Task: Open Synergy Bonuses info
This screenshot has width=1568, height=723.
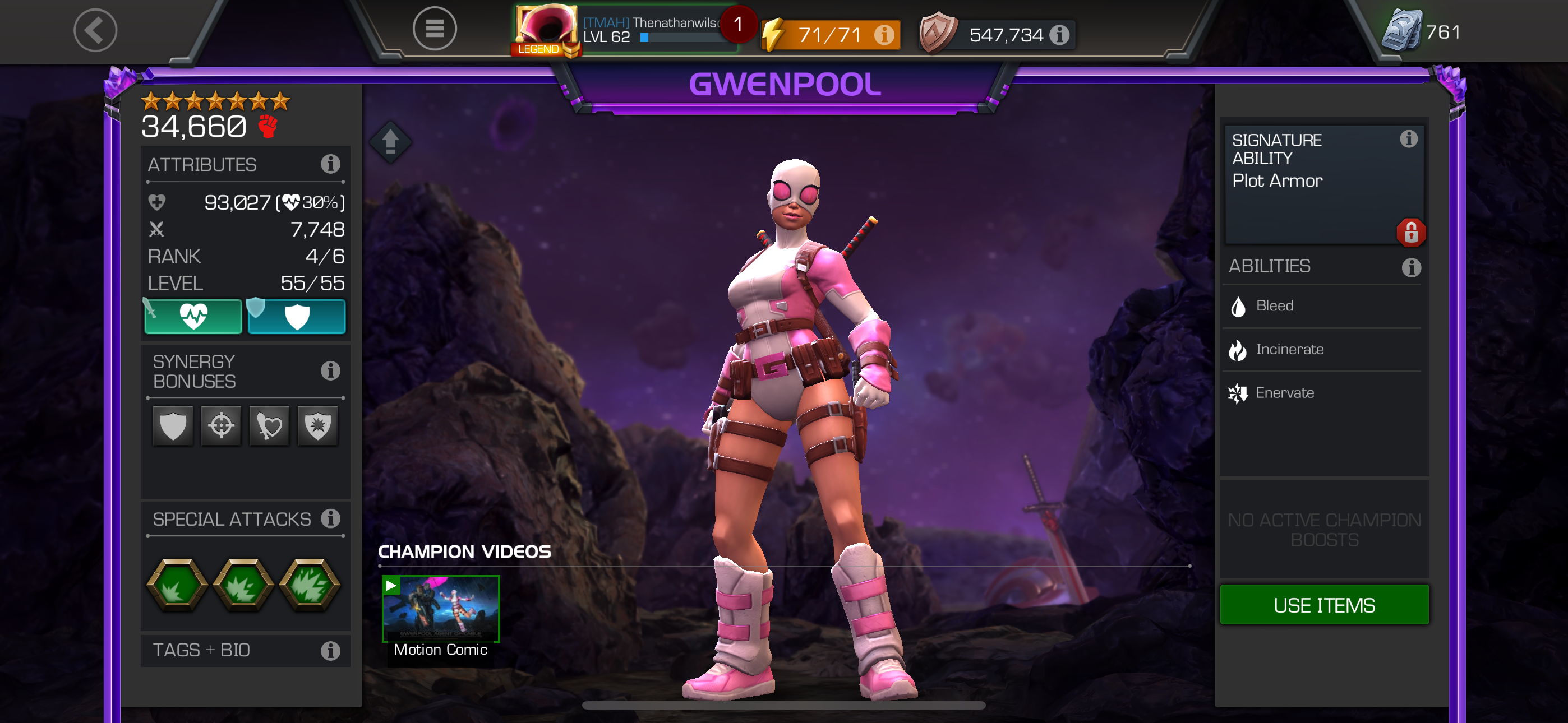Action: click(330, 370)
